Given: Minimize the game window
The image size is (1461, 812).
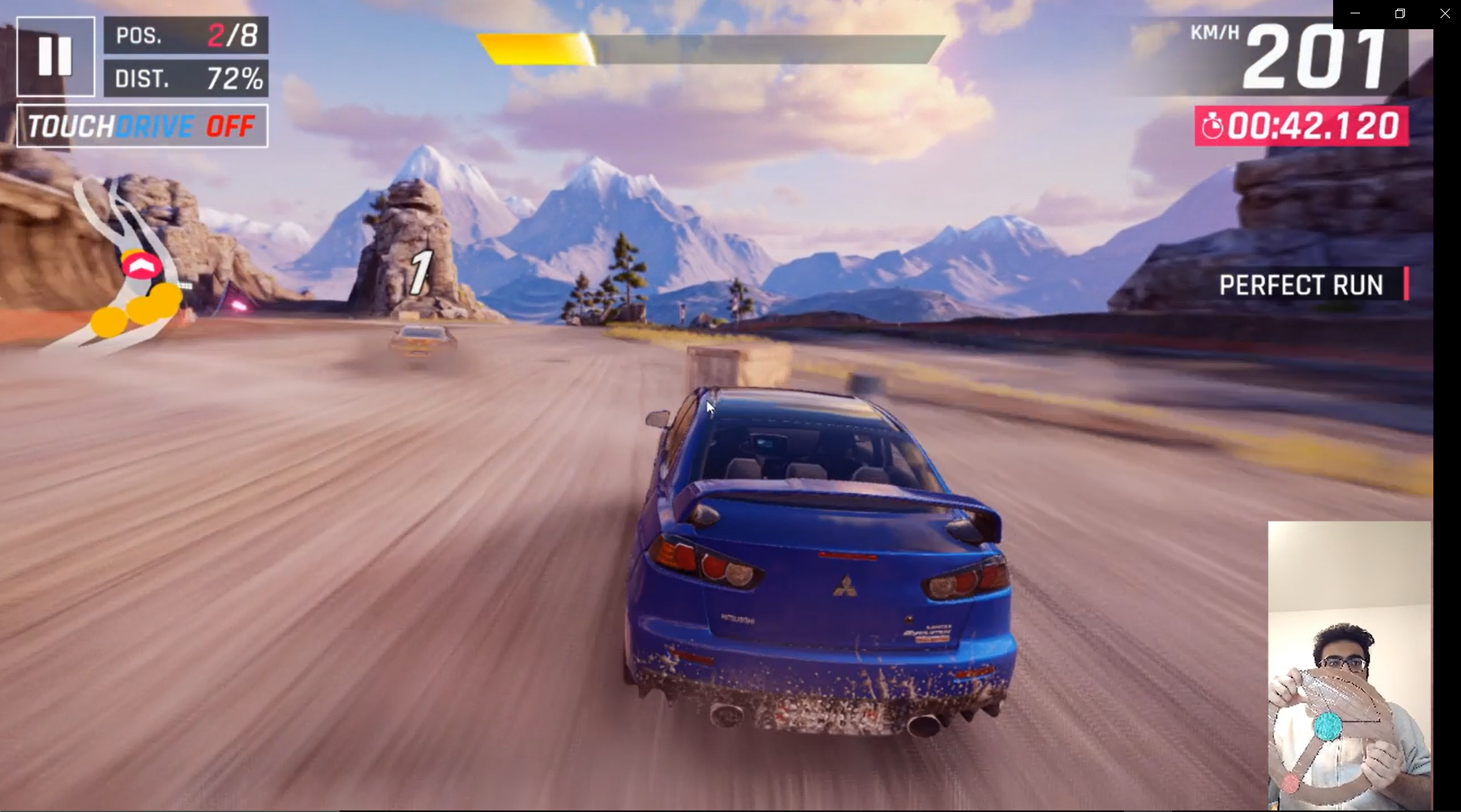Looking at the screenshot, I should [x=1355, y=13].
